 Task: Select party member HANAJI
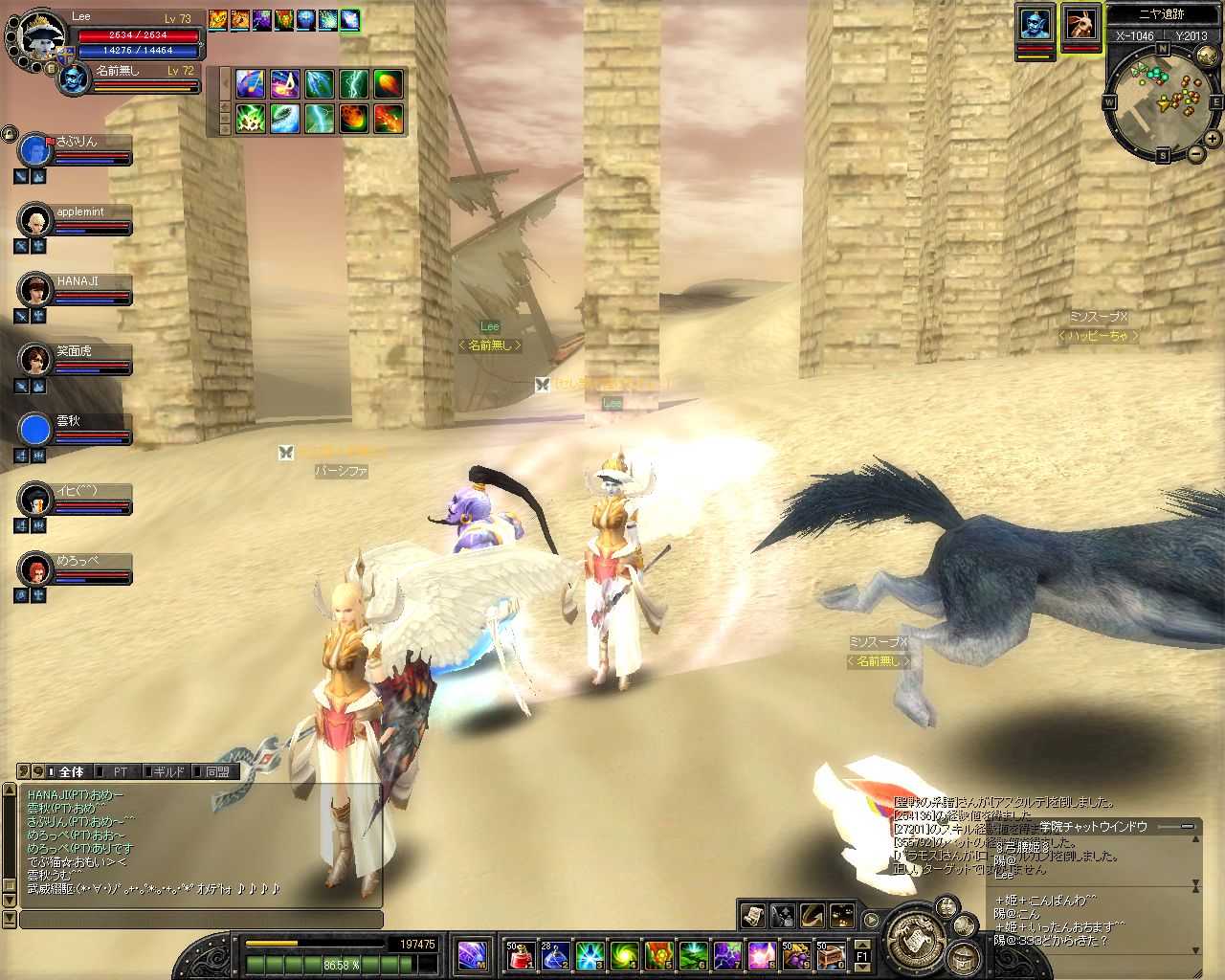click(x=35, y=289)
